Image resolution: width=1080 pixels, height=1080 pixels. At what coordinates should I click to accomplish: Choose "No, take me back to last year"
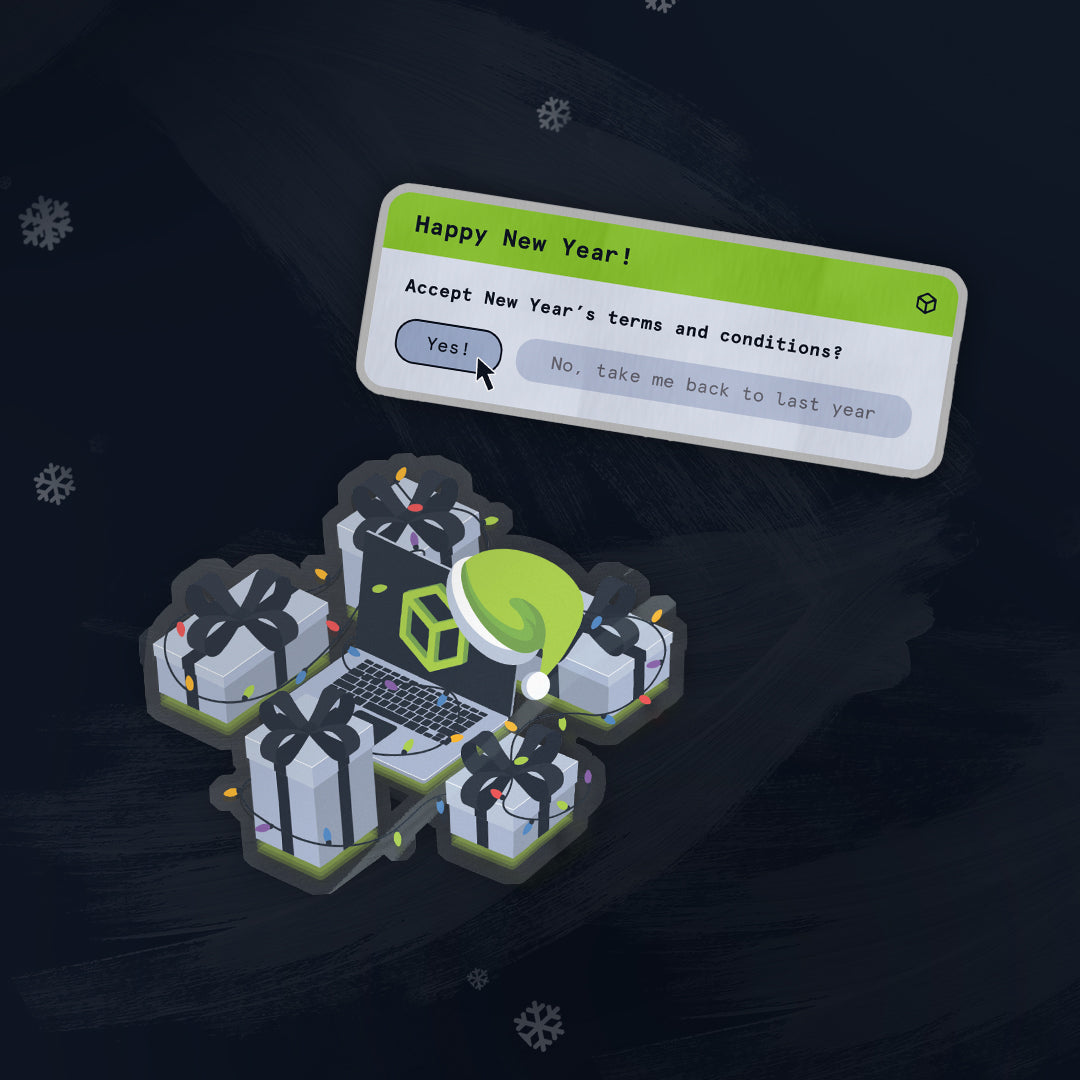pos(712,388)
